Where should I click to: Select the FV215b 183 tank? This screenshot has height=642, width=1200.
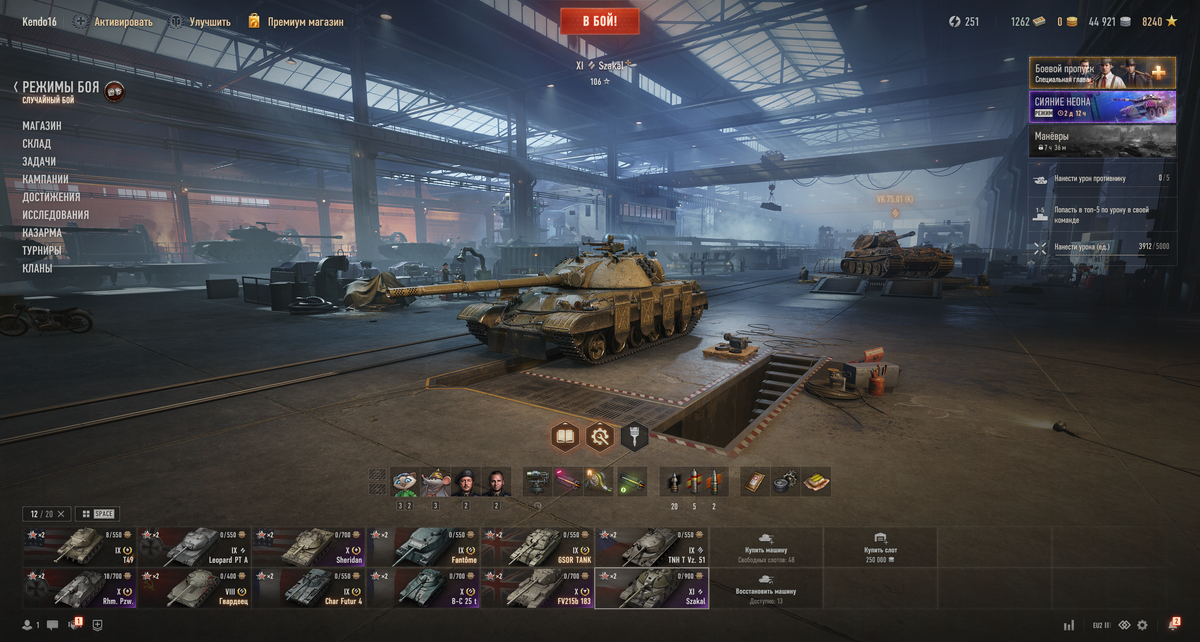537,588
